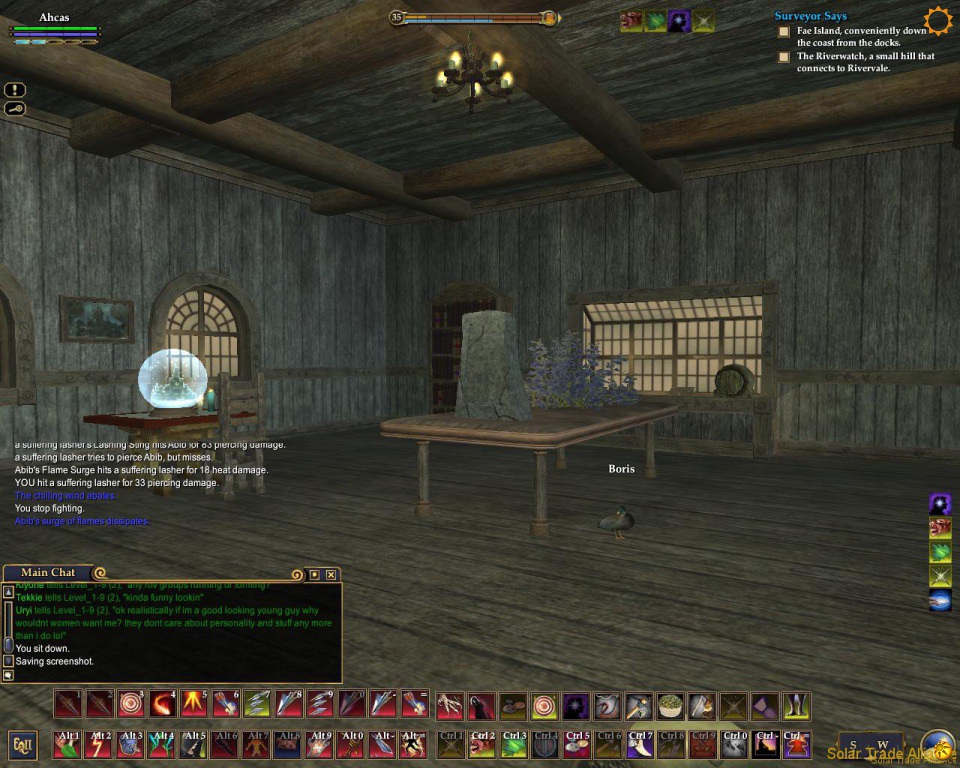
Task: Use the flaming slash ability in slot 4
Action: [x=162, y=705]
